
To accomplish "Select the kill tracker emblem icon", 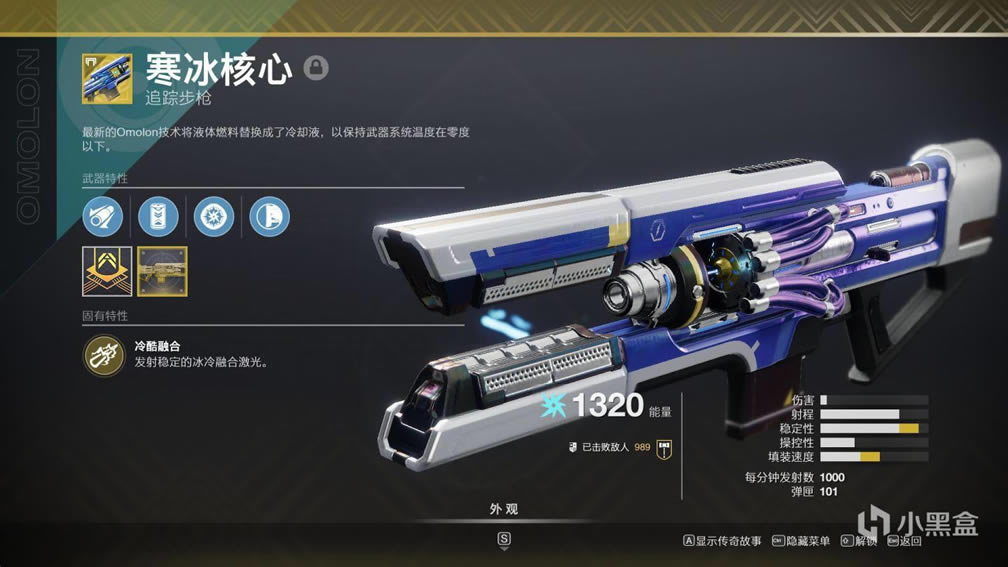I will point(662,447).
